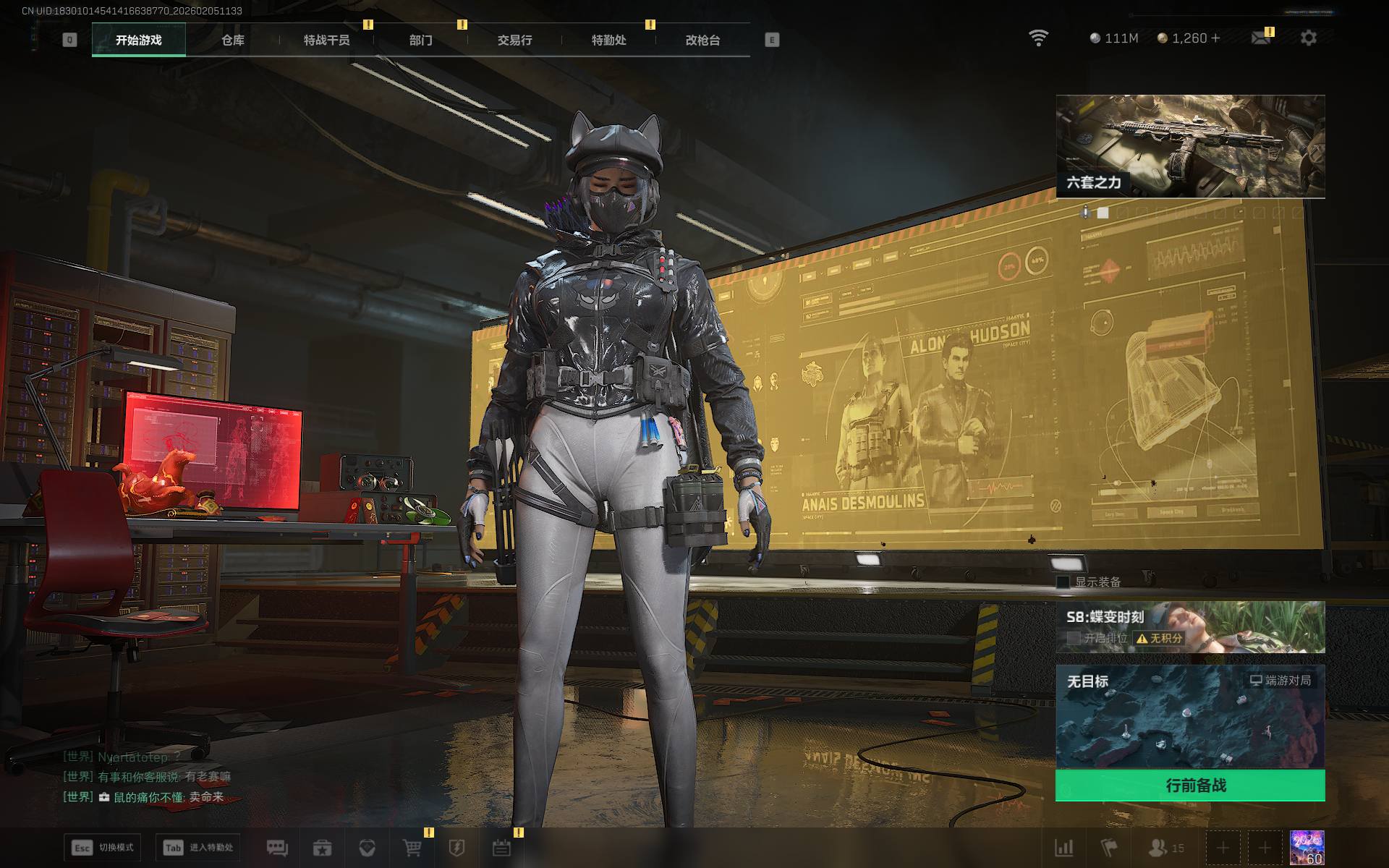Open the settings gear icon
The height and width of the screenshot is (868, 1389).
[1308, 38]
